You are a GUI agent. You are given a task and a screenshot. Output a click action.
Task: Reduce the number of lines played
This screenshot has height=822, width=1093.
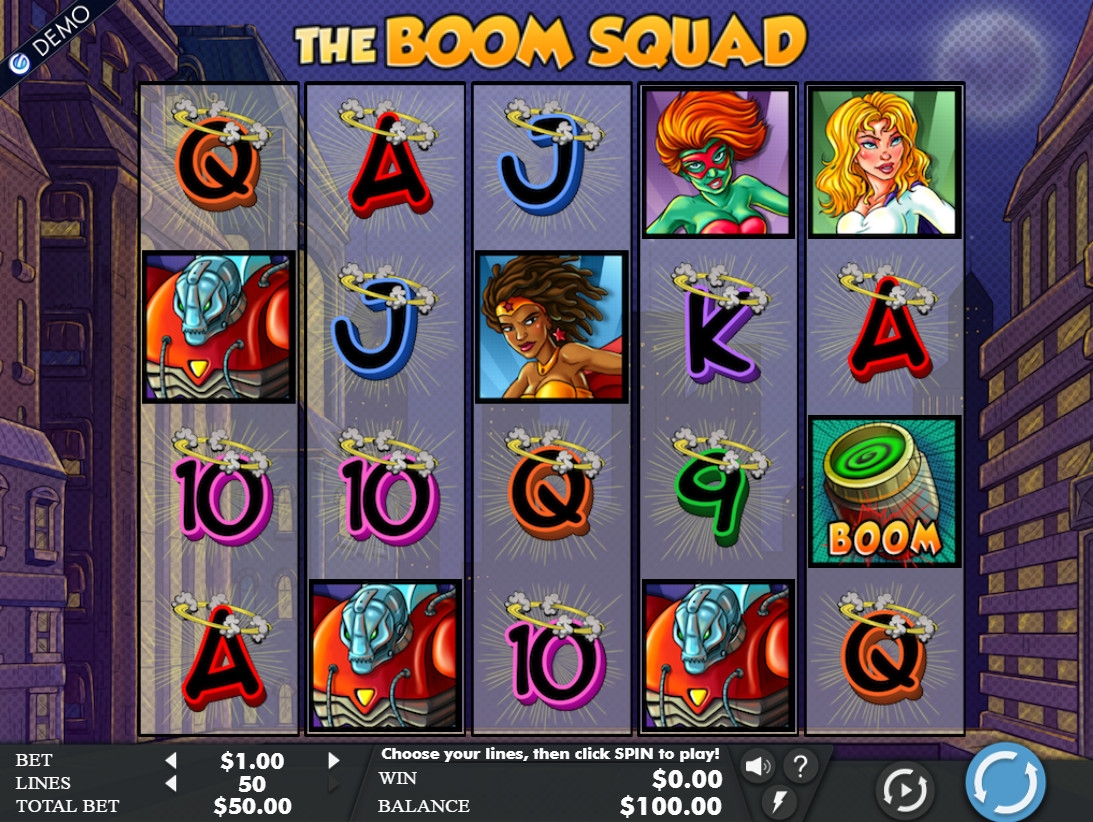pos(171,783)
